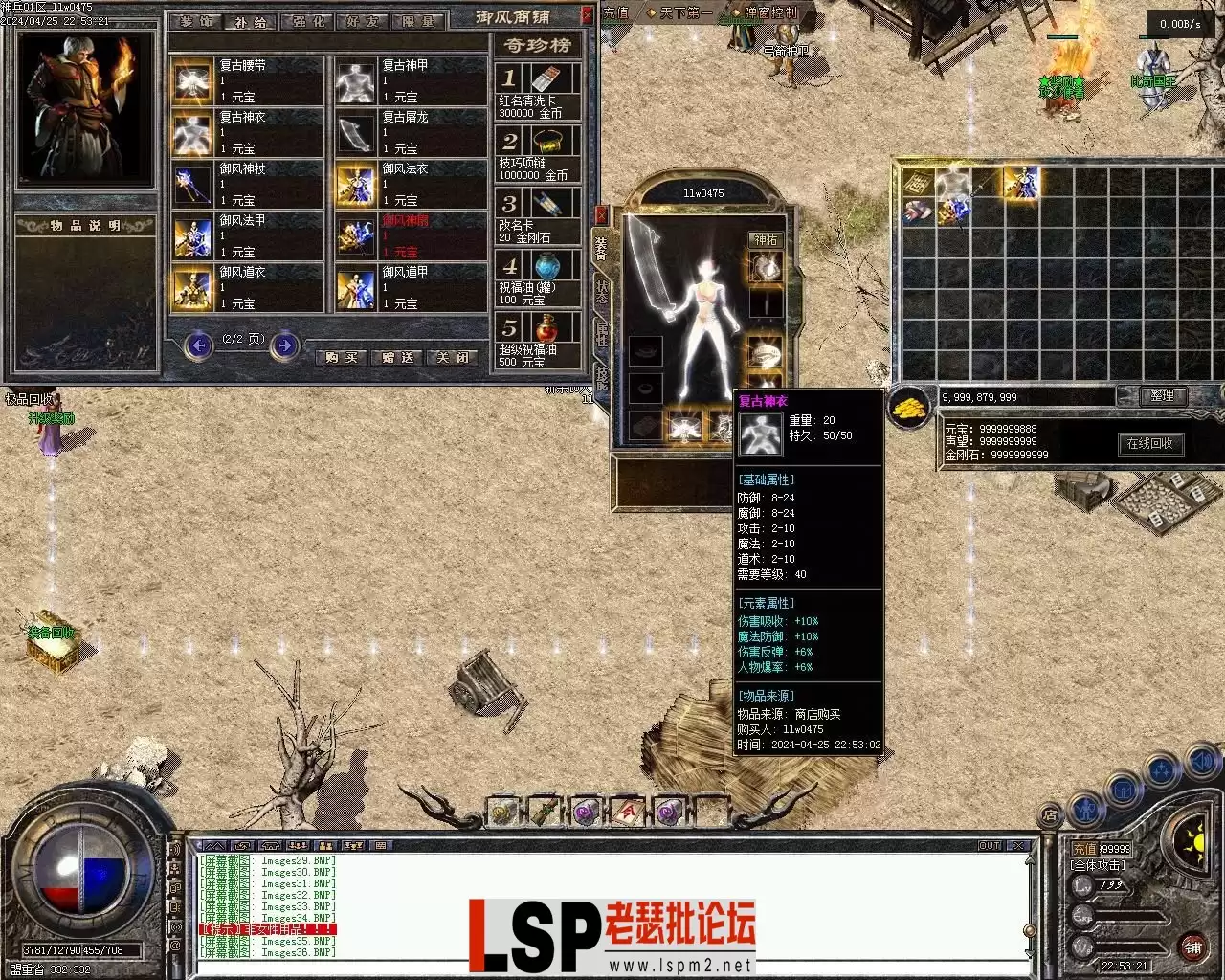
Task: Select the 御风神杖 shop item
Action: point(248,184)
